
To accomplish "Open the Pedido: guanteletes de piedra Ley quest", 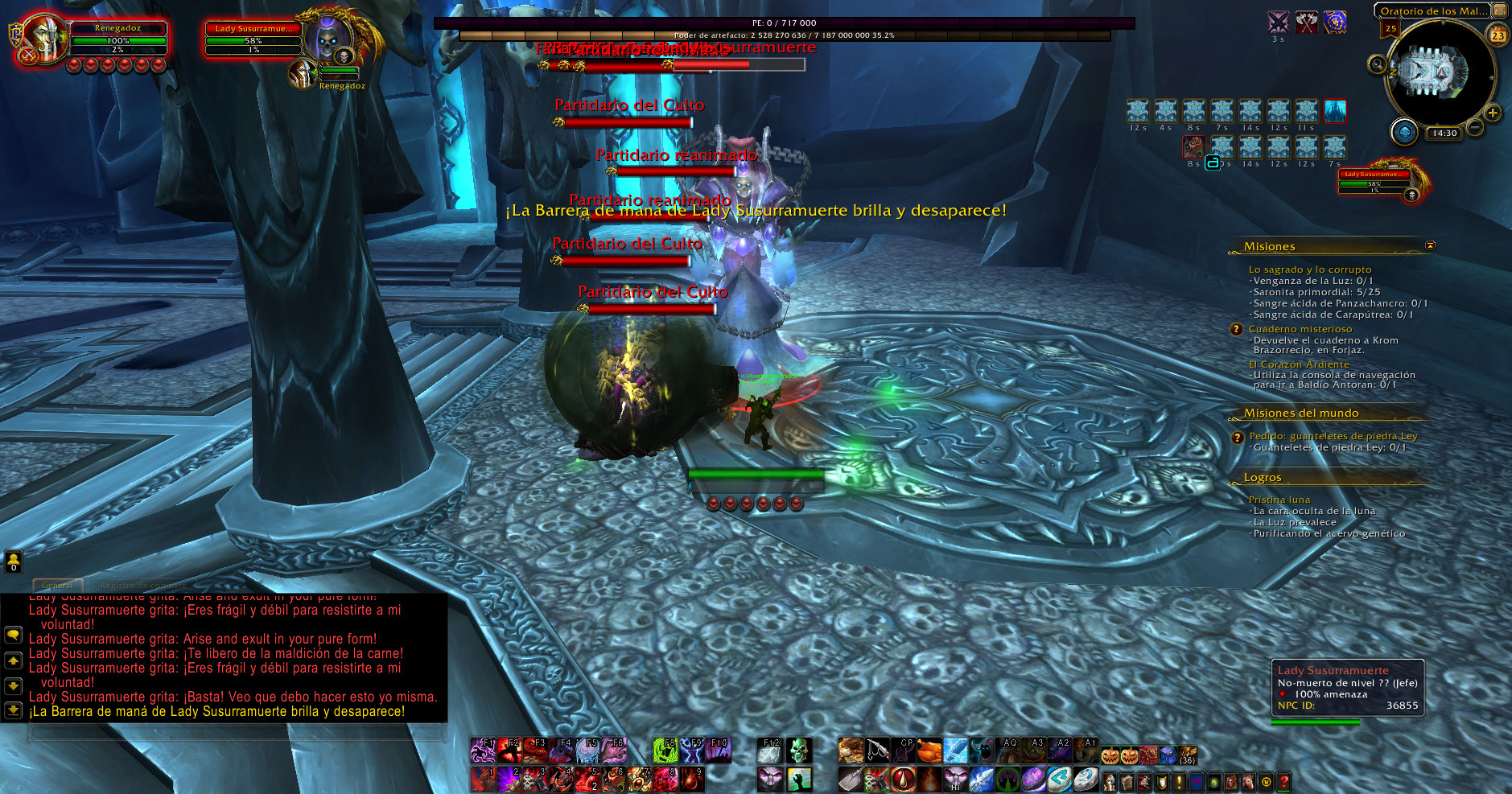I will point(1333,436).
